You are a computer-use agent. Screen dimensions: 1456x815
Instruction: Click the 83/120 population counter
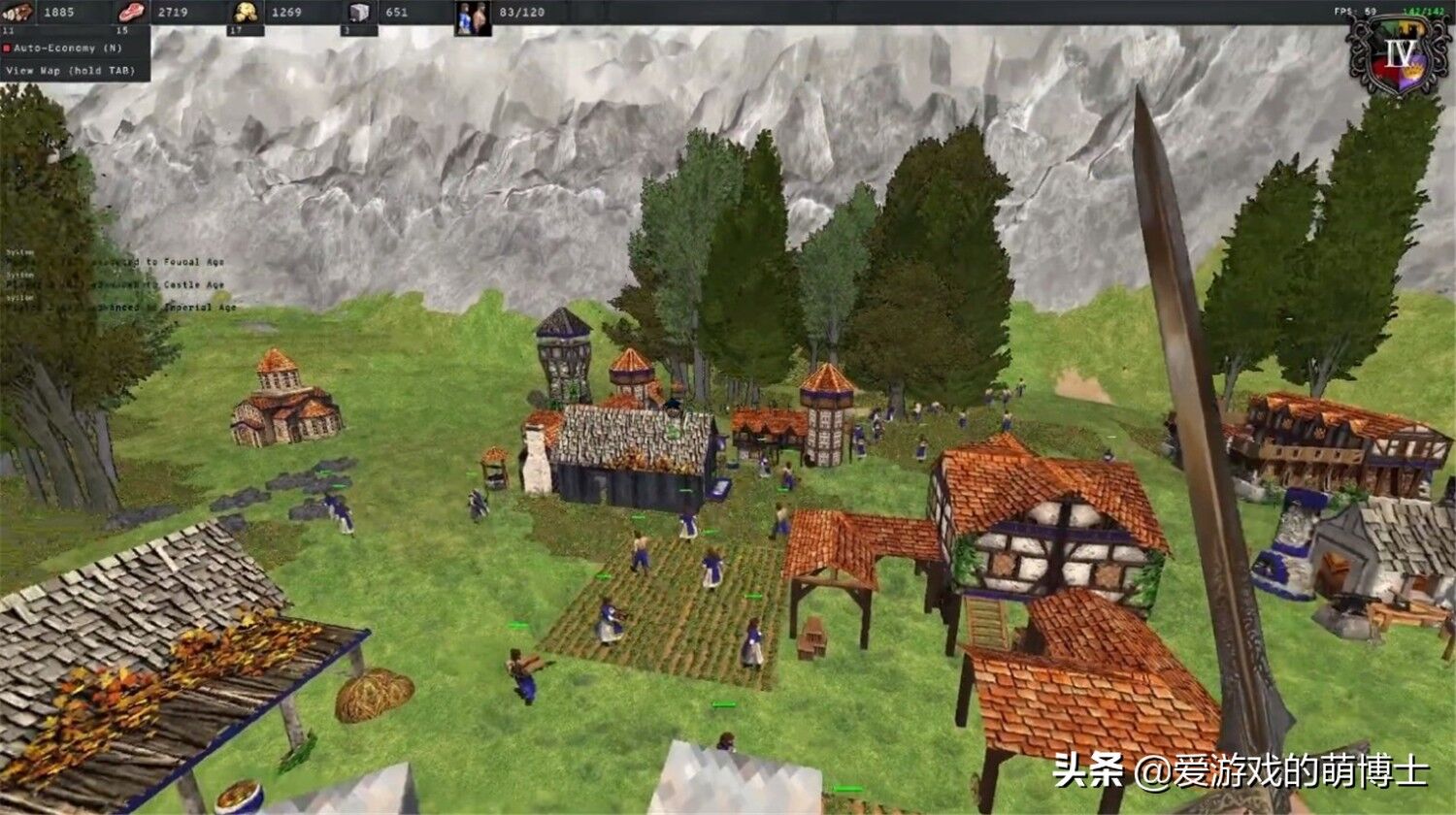pos(520,12)
